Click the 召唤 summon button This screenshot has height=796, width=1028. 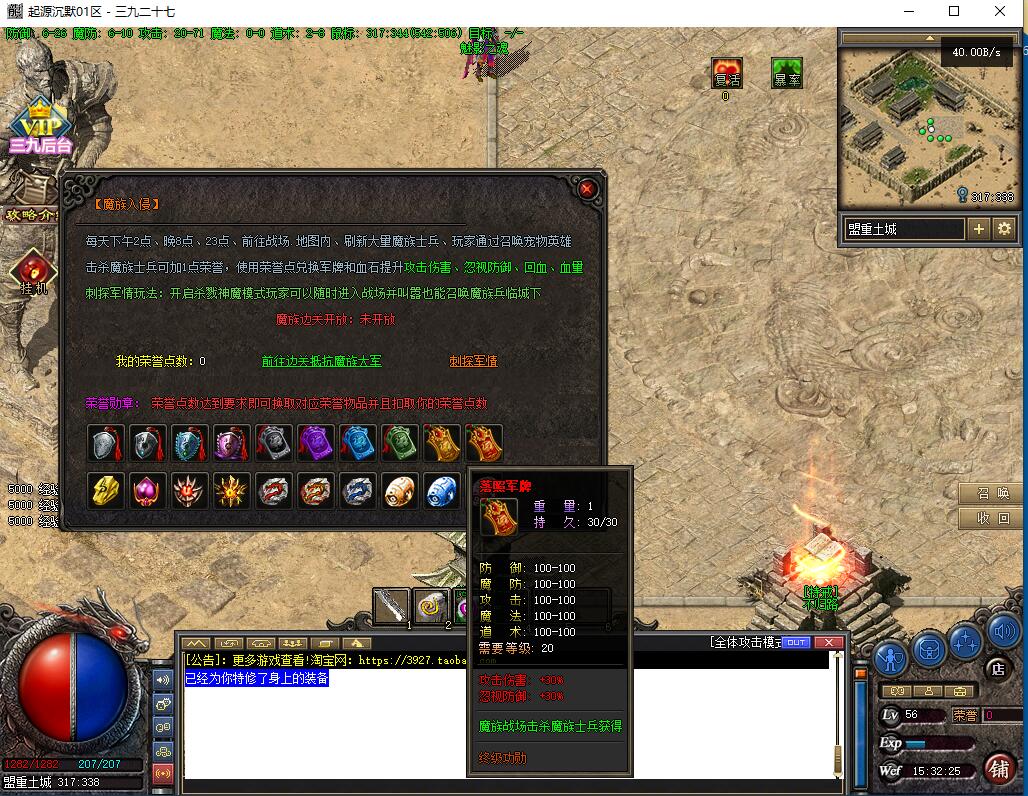(x=992, y=494)
